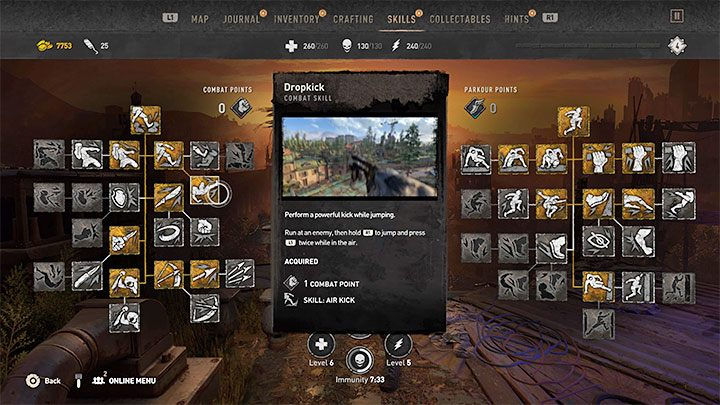Select the shield icon combat skill
Screen dimensions: 720x405
pos(123,196)
